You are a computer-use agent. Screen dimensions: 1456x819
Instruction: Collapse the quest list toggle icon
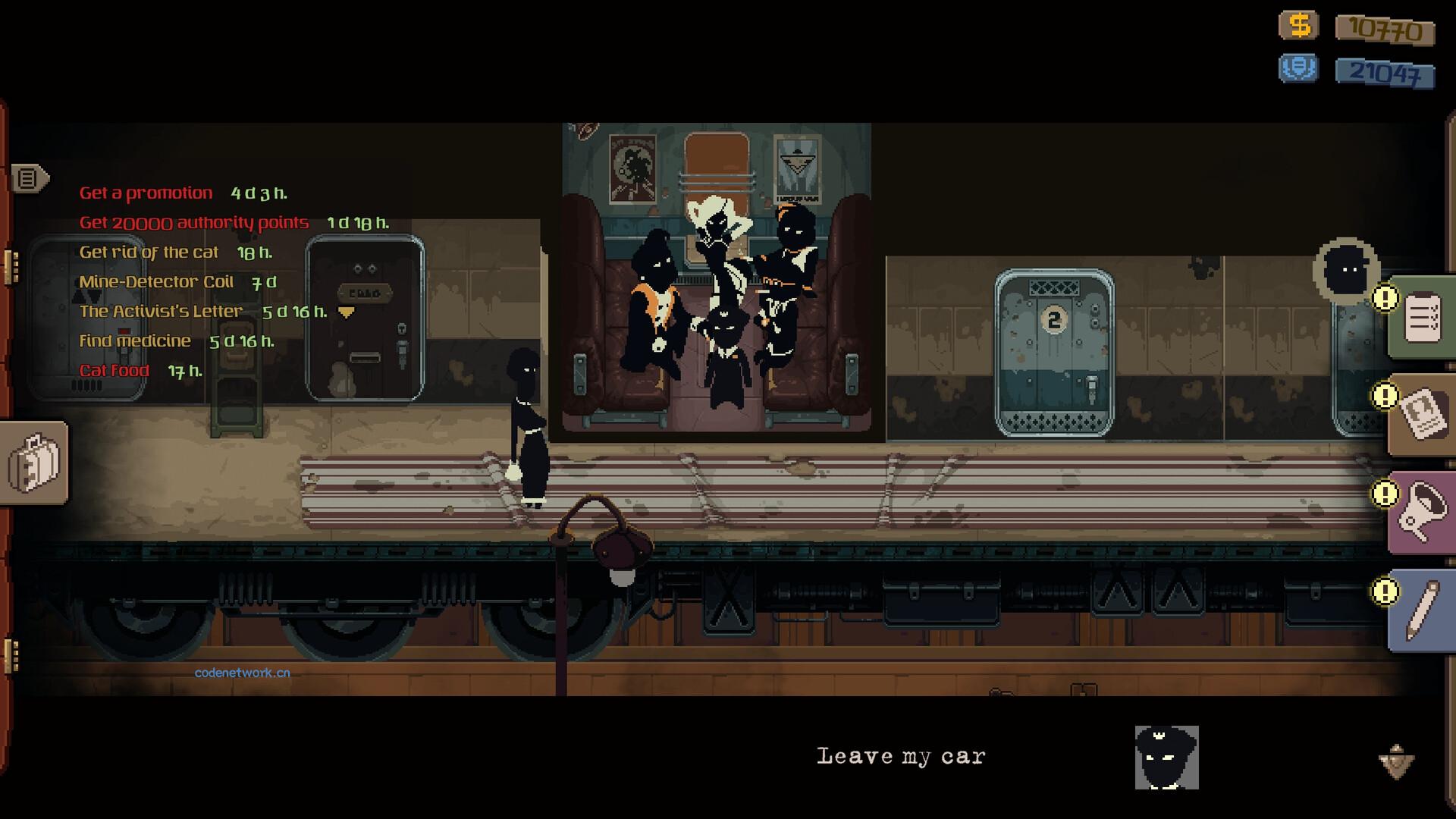coord(29,179)
